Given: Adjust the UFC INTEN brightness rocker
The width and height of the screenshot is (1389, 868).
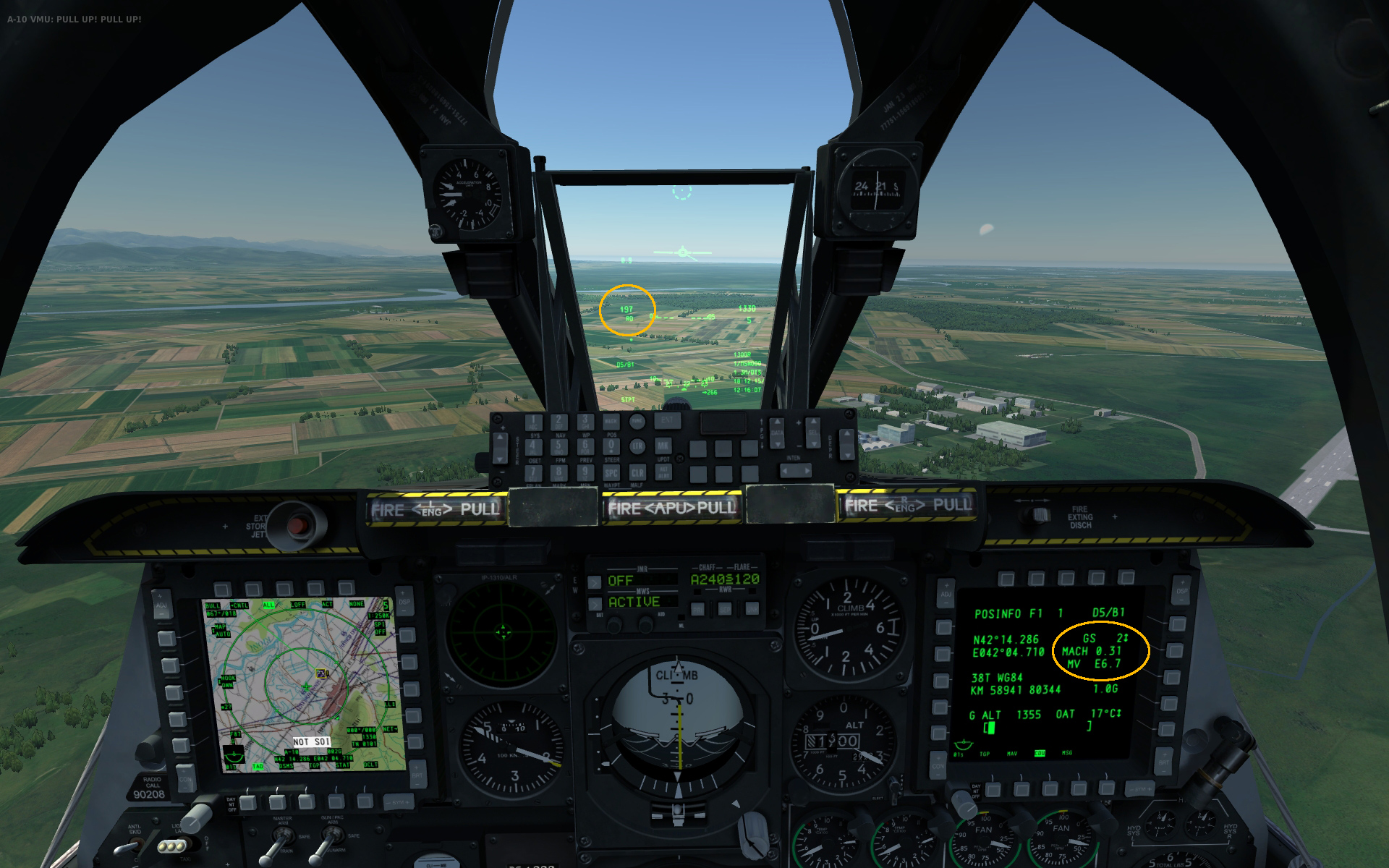Looking at the screenshot, I should point(796,471).
